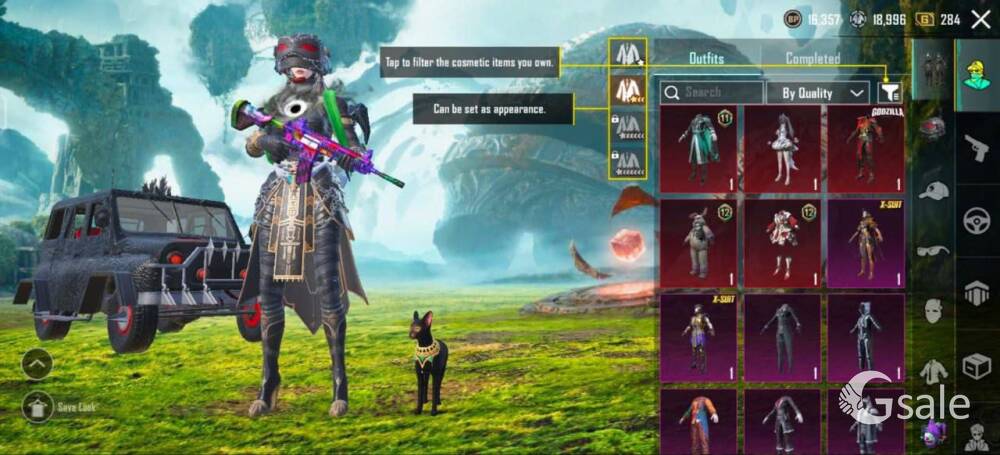
Task: Click the outfit search field
Action: click(x=712, y=92)
